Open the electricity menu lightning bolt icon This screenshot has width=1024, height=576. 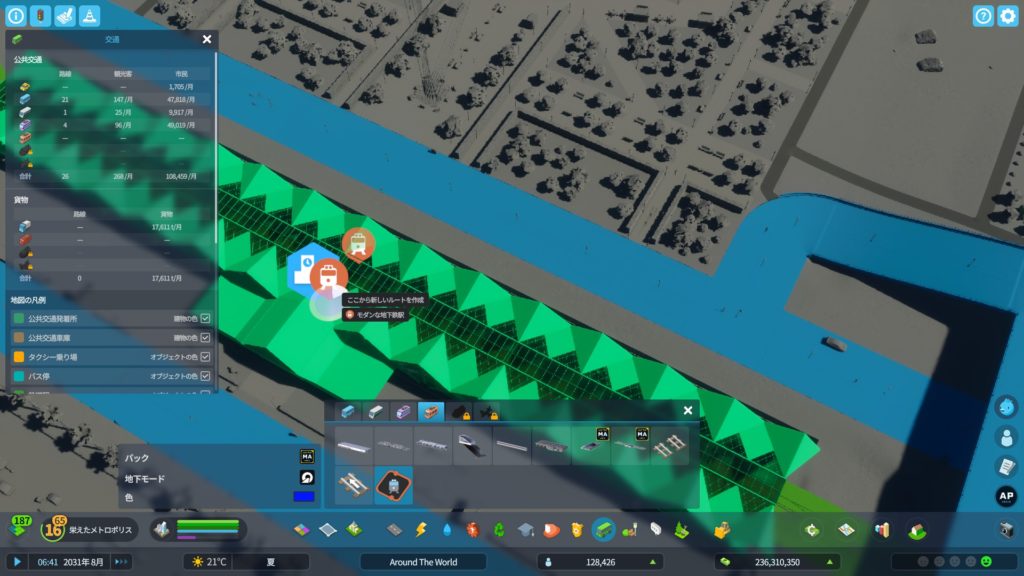(420, 529)
